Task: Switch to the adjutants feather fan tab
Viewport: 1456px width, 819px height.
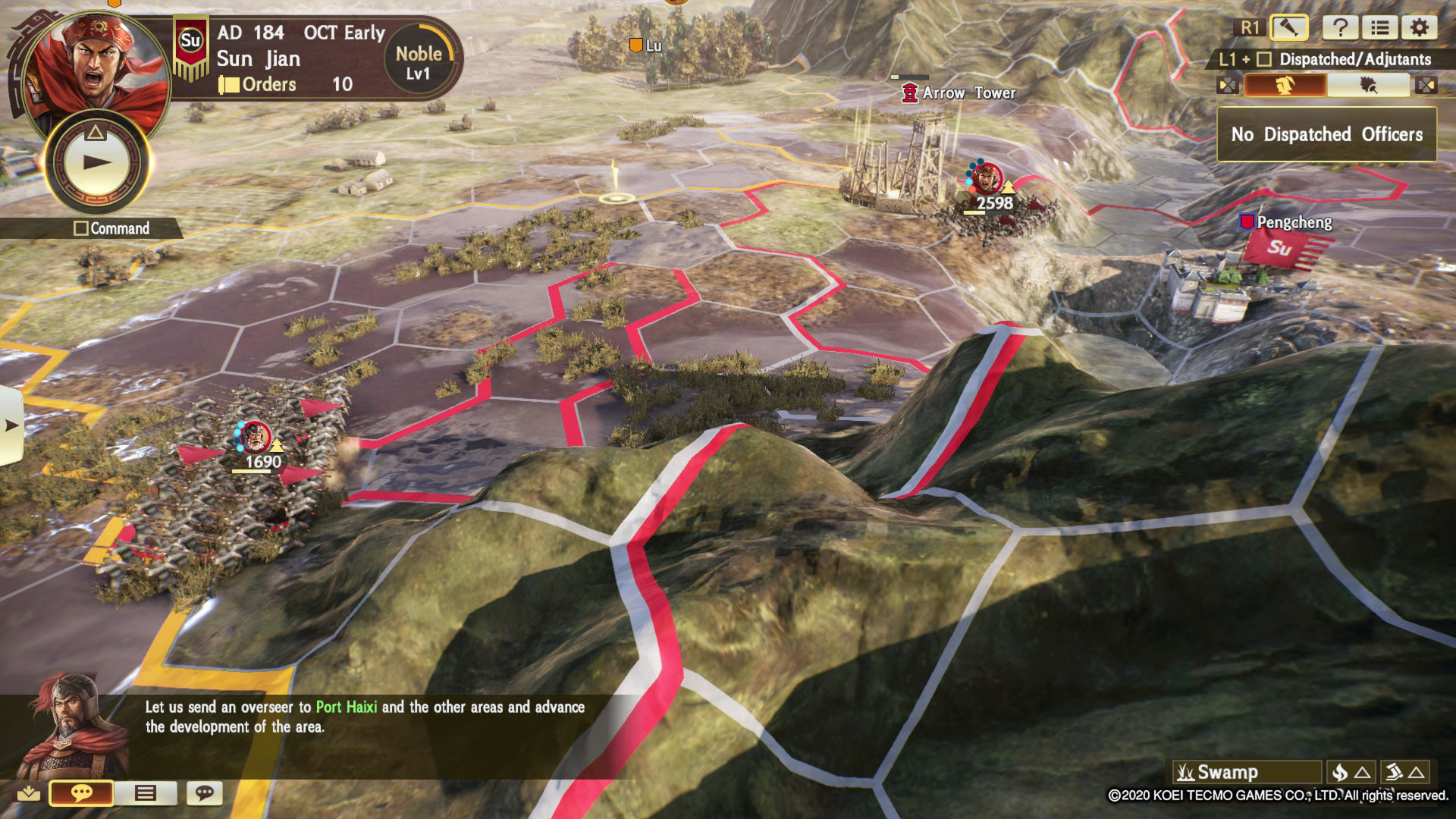Action: tap(1368, 85)
